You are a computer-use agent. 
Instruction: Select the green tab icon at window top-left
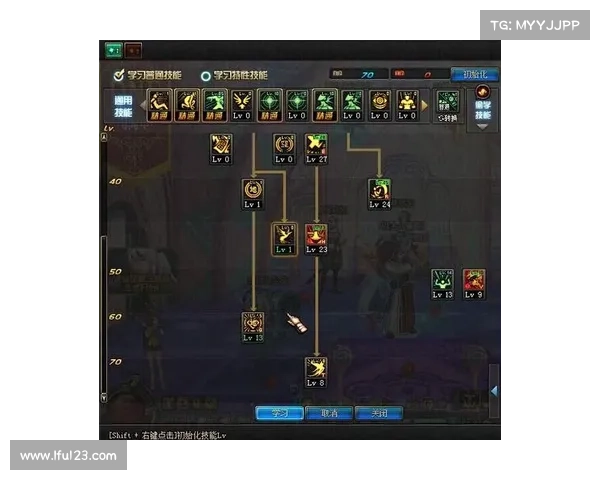pyautogui.click(x=113, y=49)
